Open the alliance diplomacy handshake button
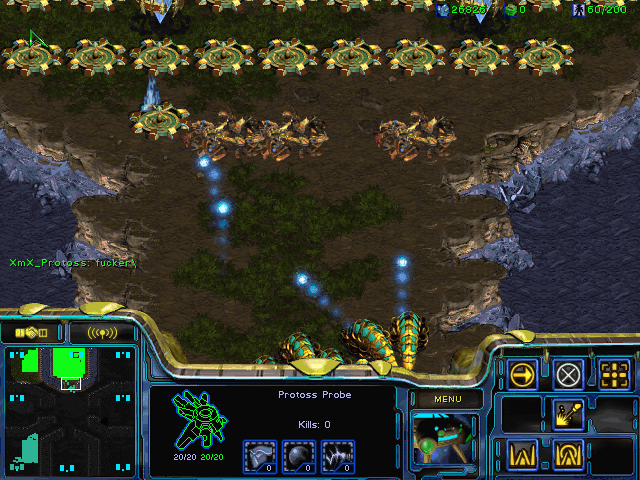This screenshot has height=480, width=640. point(32,332)
